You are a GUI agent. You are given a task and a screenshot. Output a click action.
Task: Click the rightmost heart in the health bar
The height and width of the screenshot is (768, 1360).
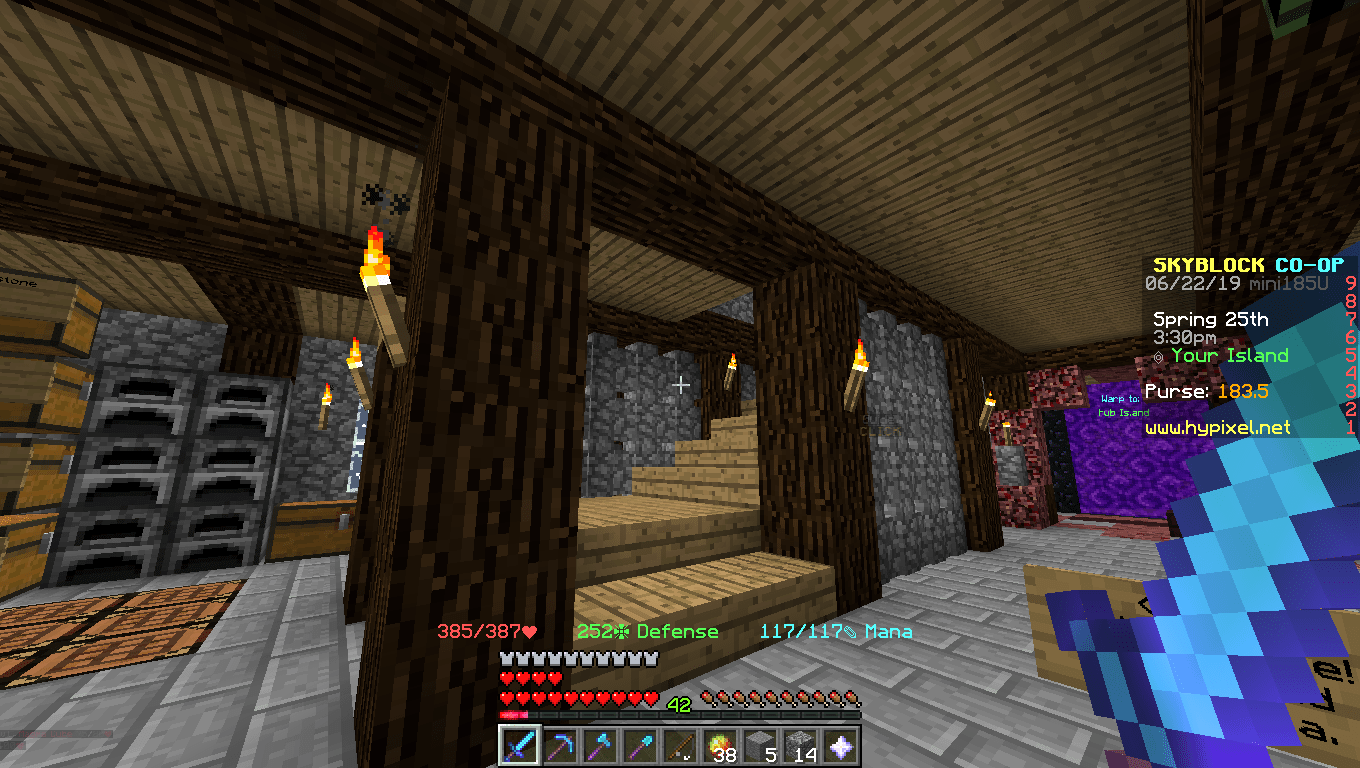point(651,698)
